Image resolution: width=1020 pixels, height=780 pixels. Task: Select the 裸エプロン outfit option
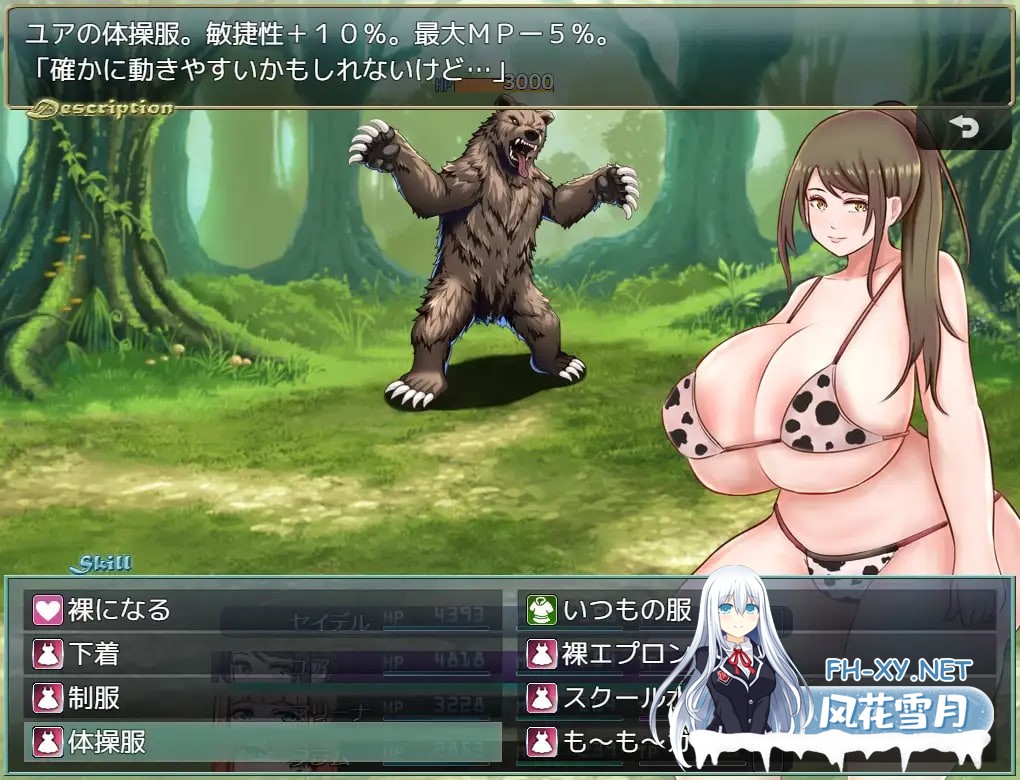click(610, 653)
